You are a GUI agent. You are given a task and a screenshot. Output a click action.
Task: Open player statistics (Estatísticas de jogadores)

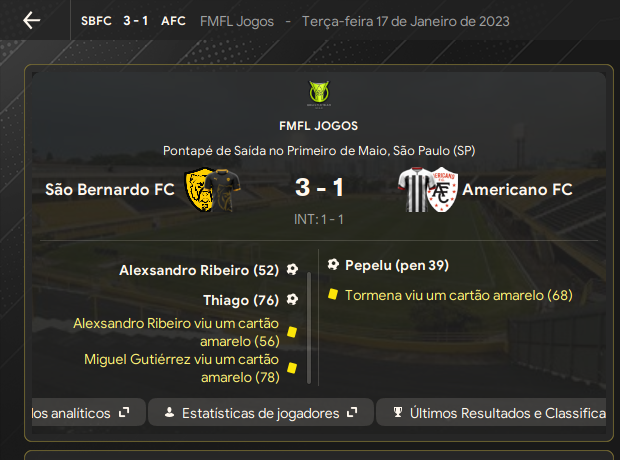261,412
